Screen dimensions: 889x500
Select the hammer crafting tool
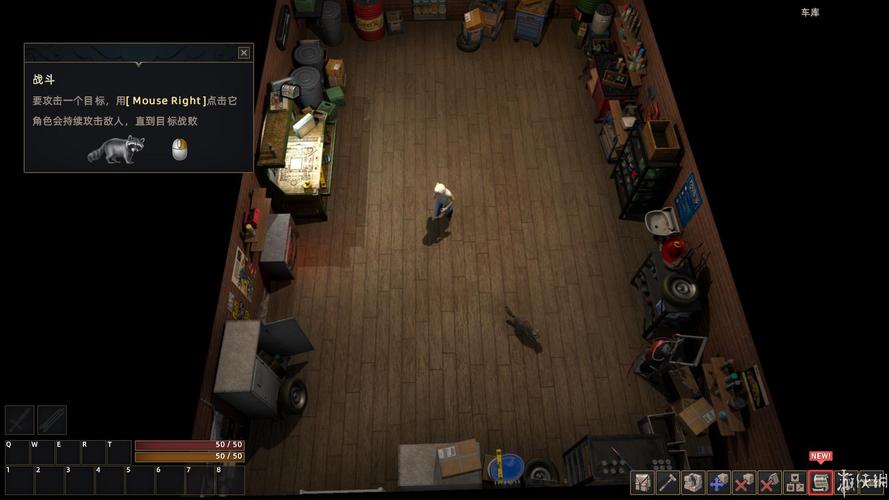pyautogui.click(x=667, y=483)
